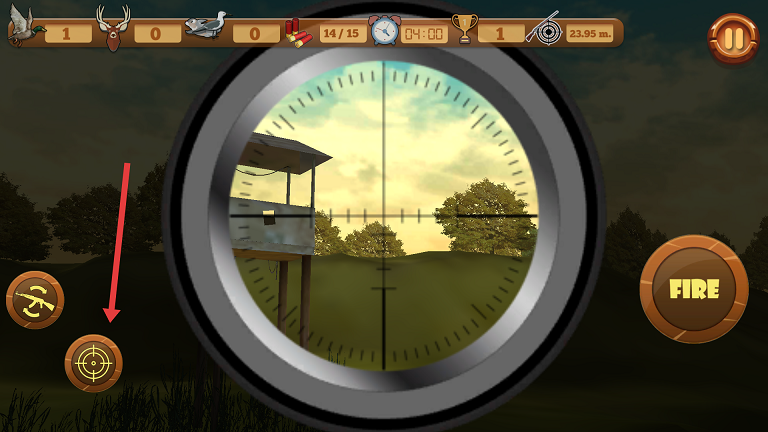Tap the FIRE button
Screen dimensions: 768x432
(694, 289)
